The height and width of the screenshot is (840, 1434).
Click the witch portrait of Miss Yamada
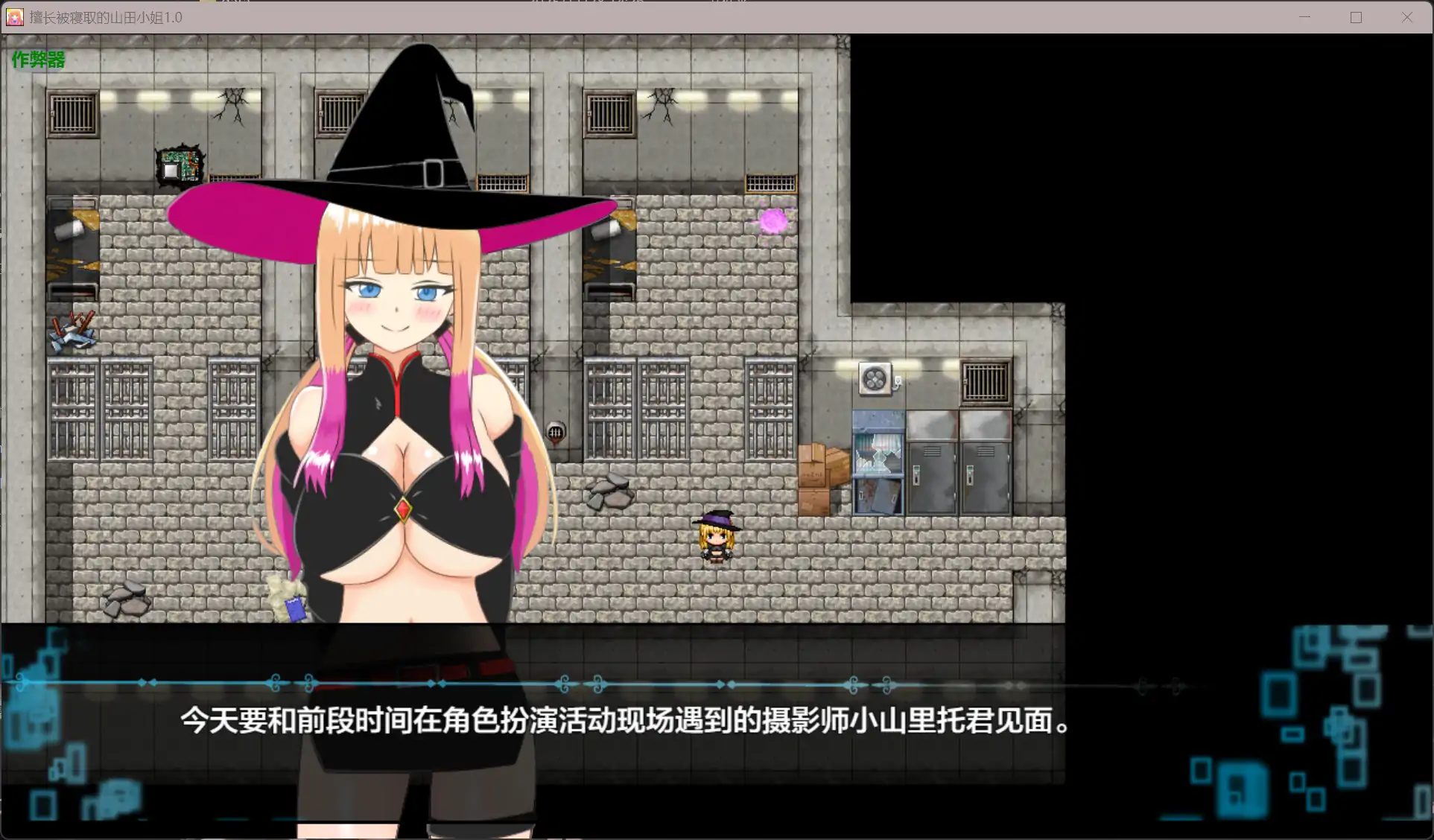coord(402,298)
